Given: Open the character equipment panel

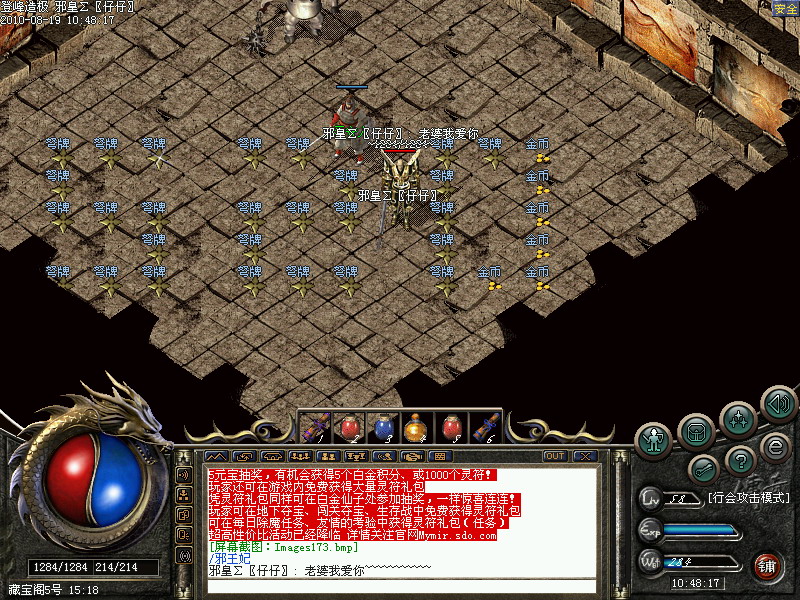Looking at the screenshot, I should click(655, 438).
